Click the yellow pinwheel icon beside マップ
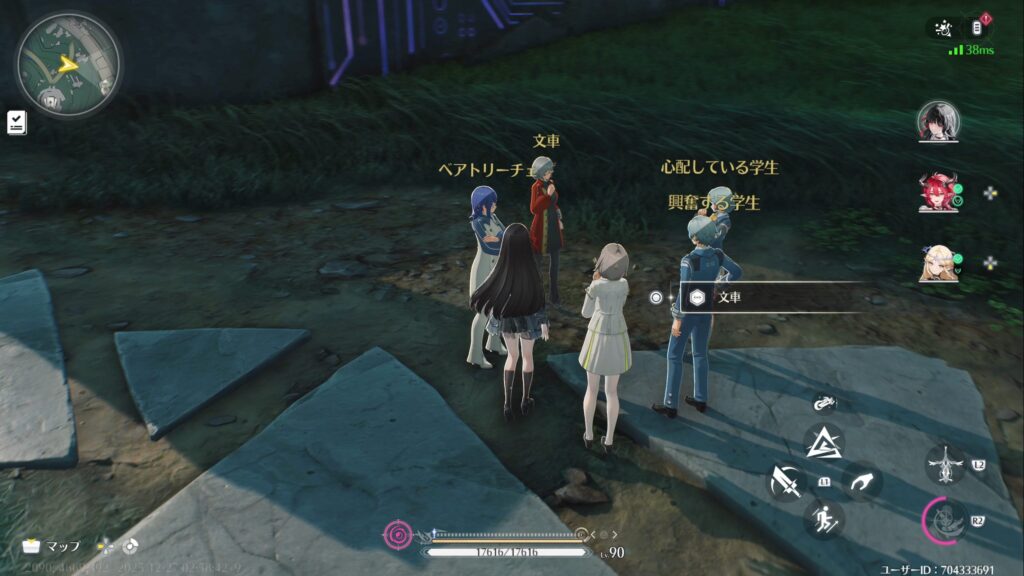The height and width of the screenshot is (576, 1024). click(105, 546)
